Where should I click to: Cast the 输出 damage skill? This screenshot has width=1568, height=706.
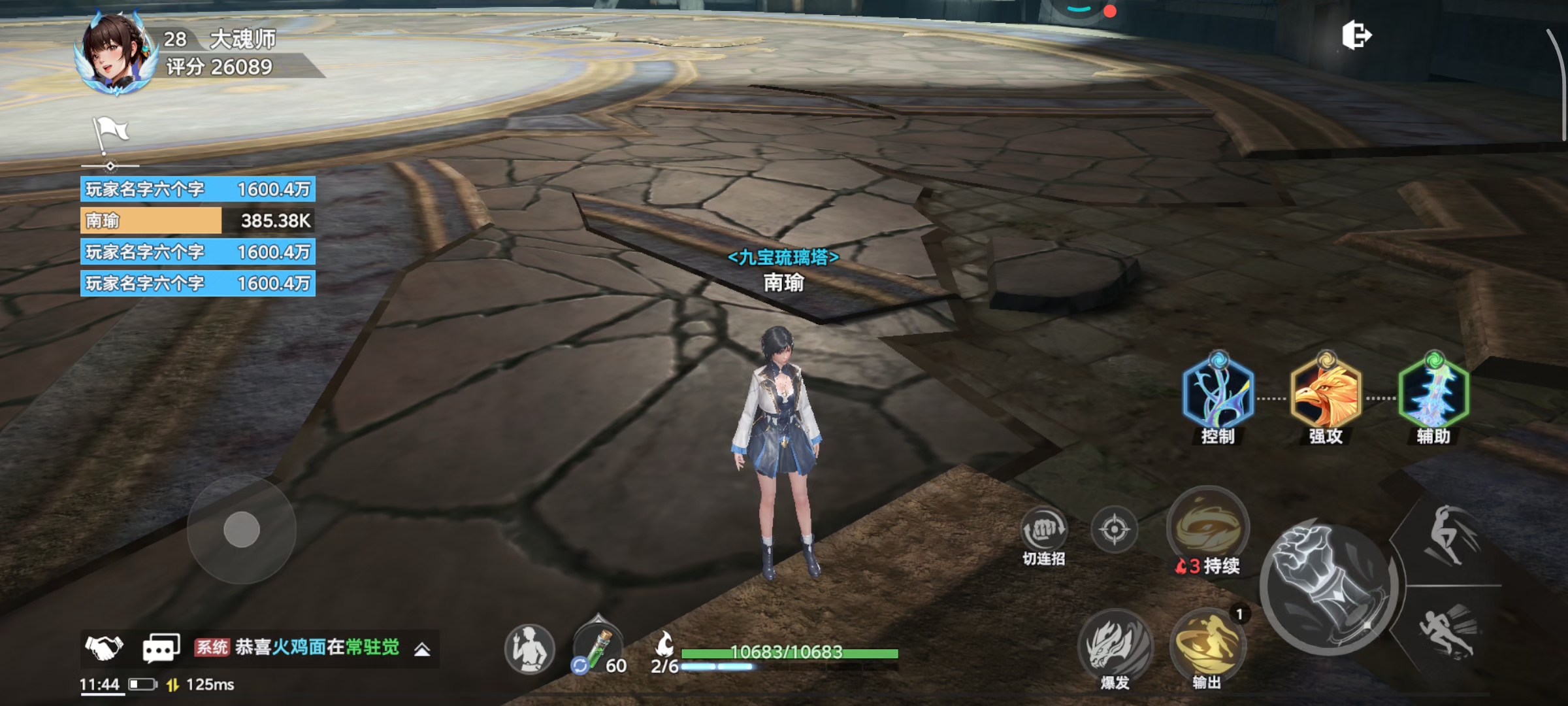tap(1207, 646)
